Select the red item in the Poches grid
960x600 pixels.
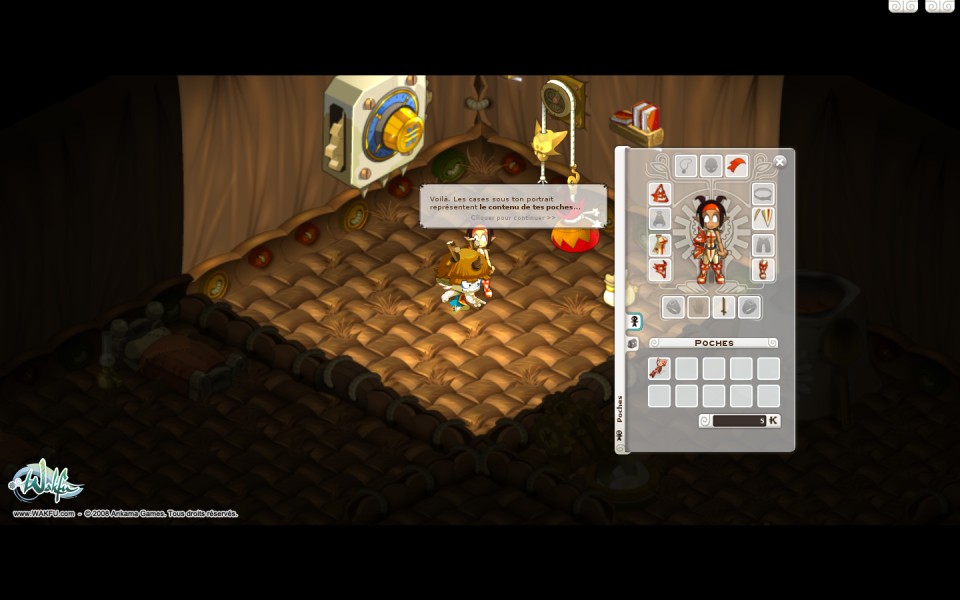659,369
